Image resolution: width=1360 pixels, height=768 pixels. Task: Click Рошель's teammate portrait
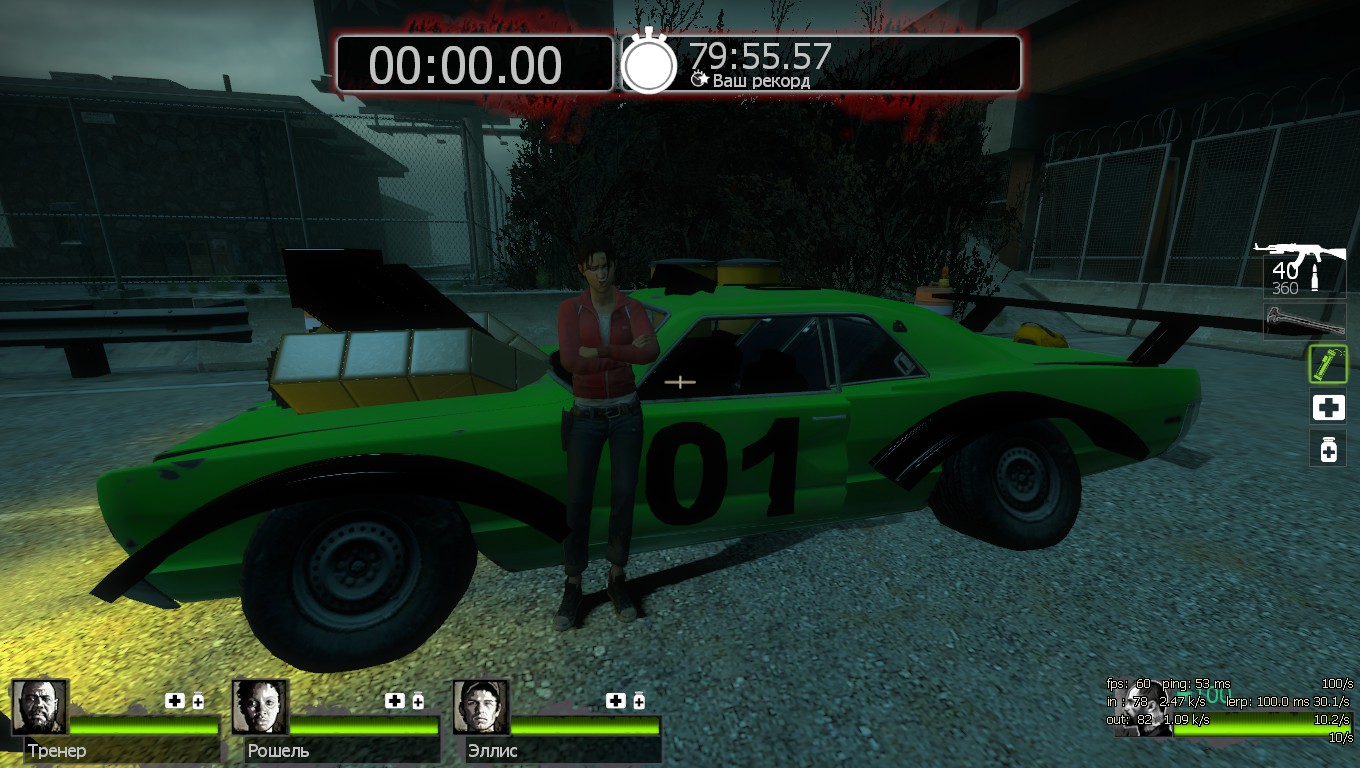pyautogui.click(x=260, y=707)
